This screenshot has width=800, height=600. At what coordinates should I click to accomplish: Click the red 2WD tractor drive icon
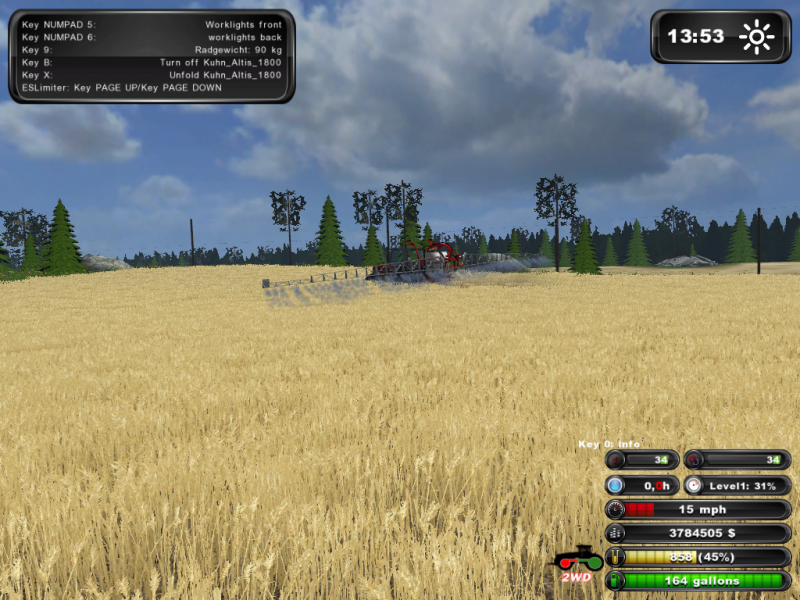pos(577,563)
